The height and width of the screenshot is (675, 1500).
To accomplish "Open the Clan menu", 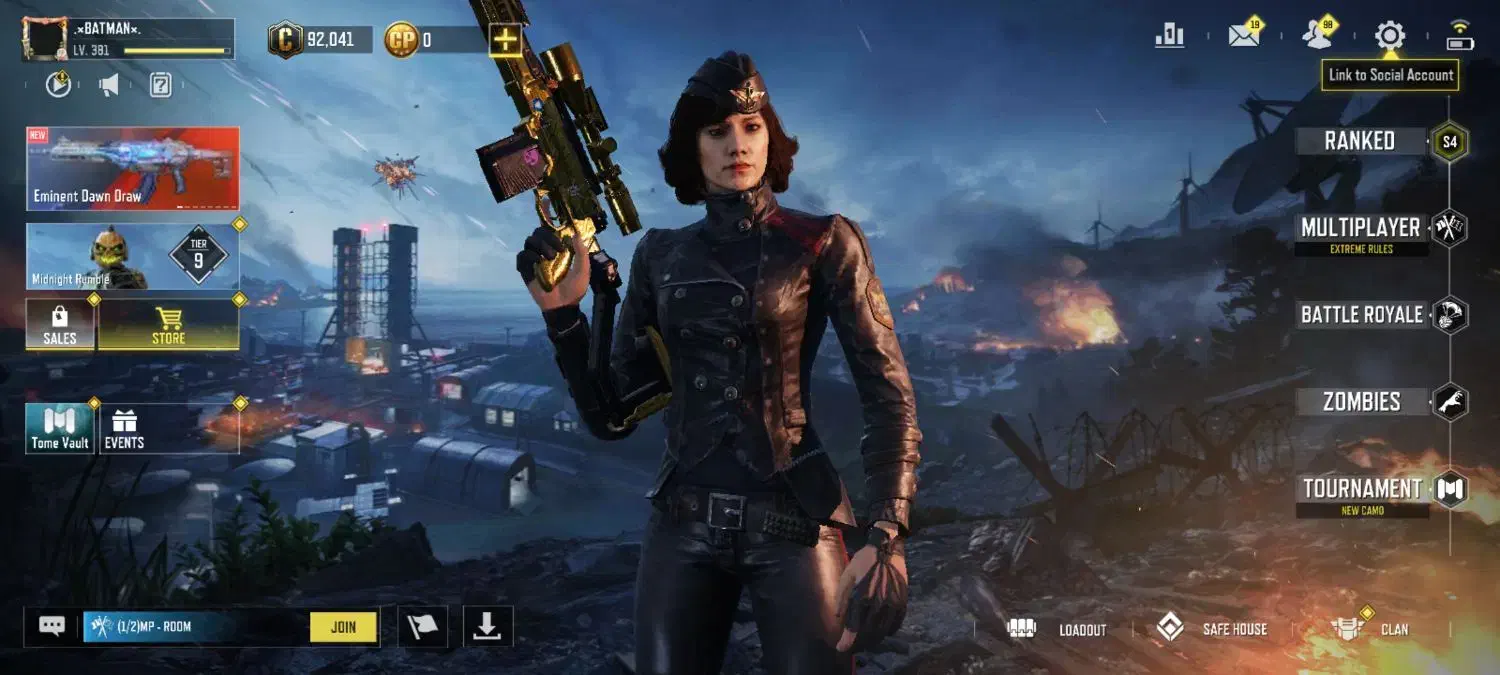I will click(1371, 629).
